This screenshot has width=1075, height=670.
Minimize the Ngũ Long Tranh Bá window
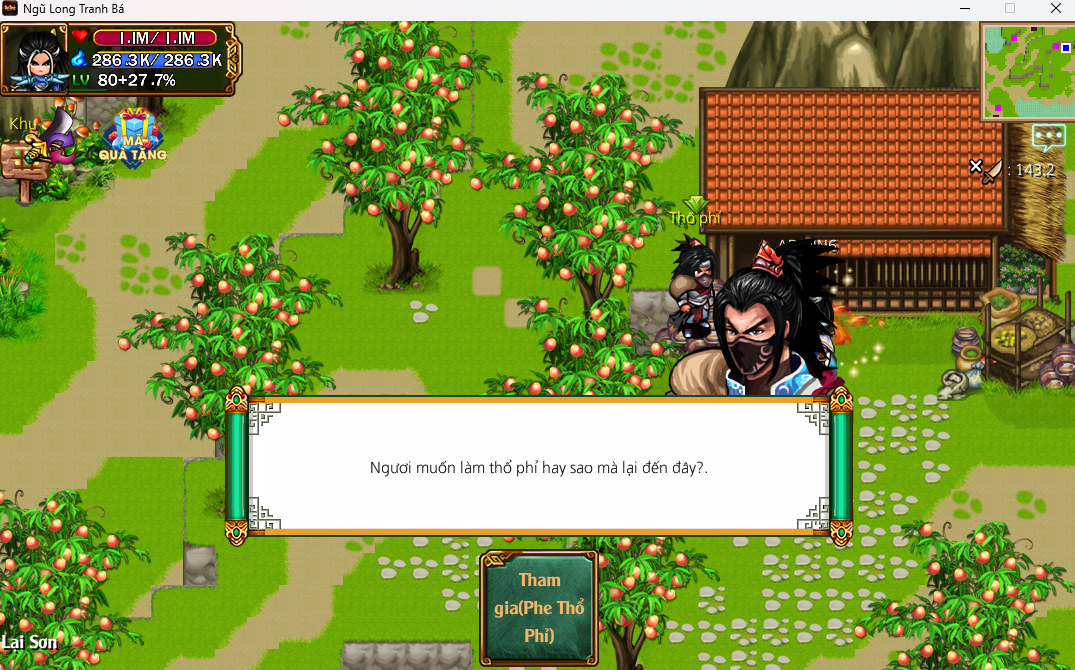click(x=965, y=9)
